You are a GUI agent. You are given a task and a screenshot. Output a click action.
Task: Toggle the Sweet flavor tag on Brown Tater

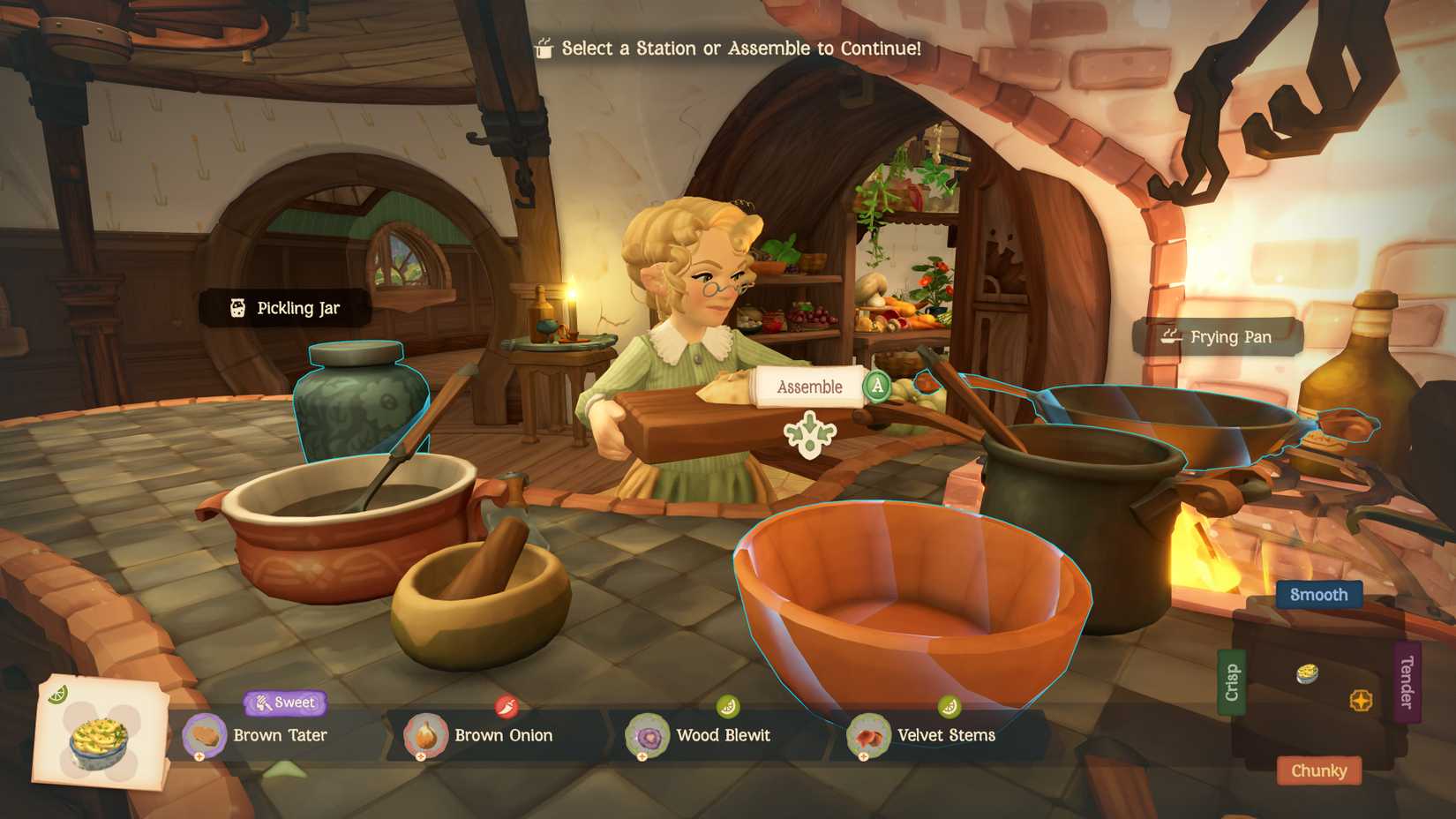pos(285,703)
